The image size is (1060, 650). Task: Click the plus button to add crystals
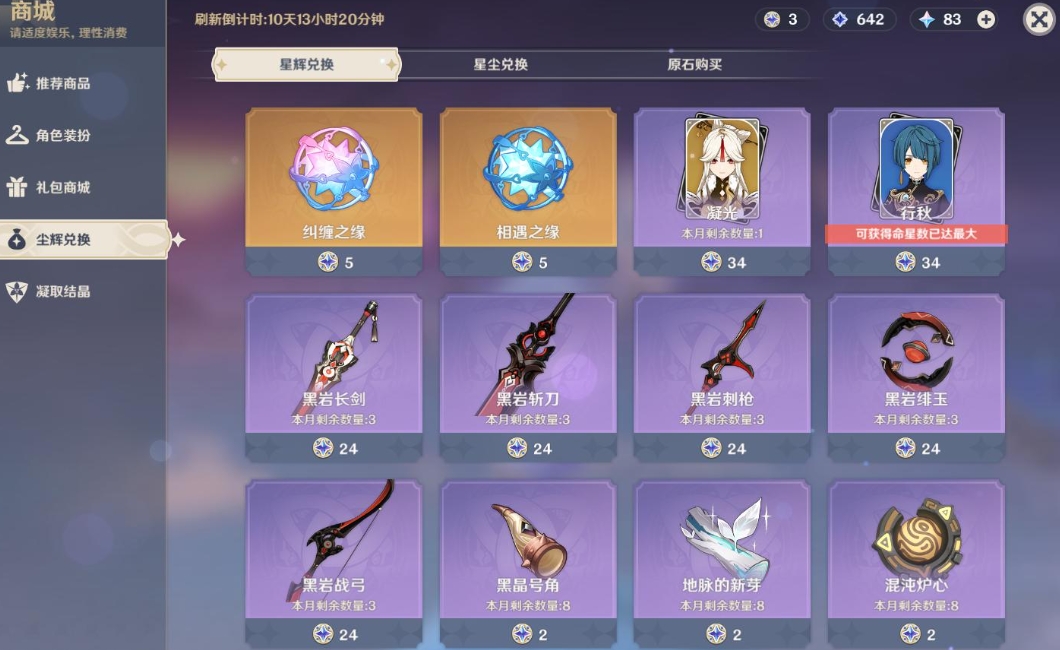986,20
